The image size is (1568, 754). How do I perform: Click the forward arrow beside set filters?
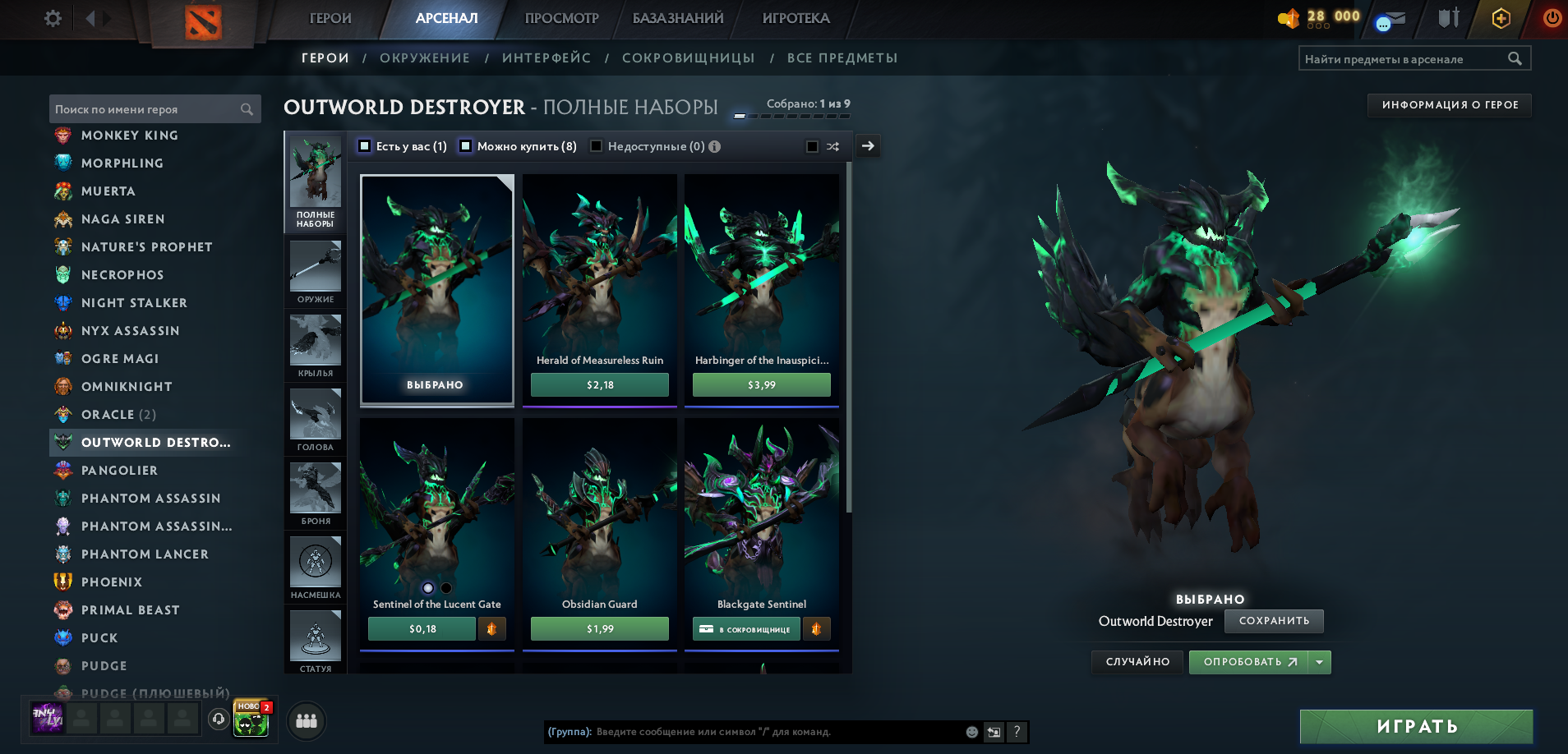coord(868,146)
